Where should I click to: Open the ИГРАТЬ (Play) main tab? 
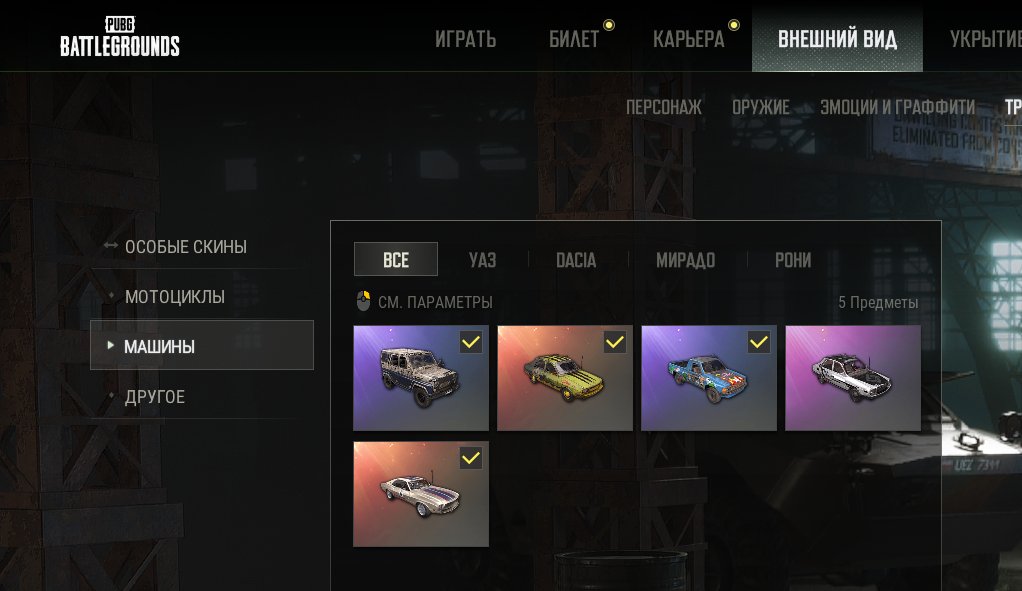click(x=465, y=40)
